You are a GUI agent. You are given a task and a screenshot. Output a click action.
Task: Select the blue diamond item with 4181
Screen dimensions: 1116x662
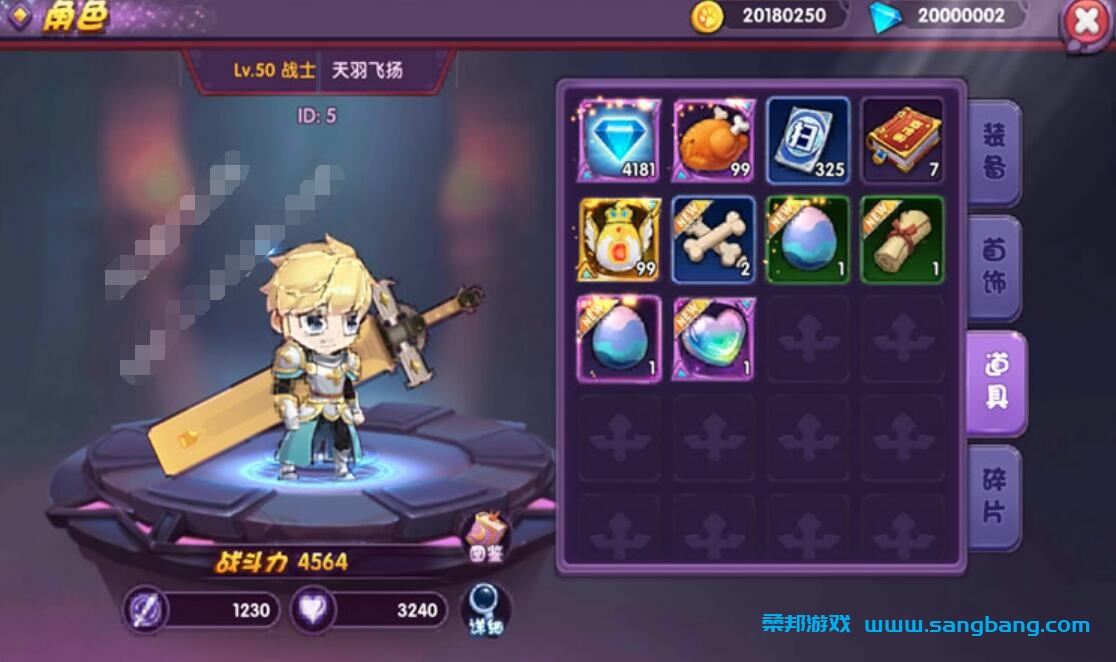(620, 140)
